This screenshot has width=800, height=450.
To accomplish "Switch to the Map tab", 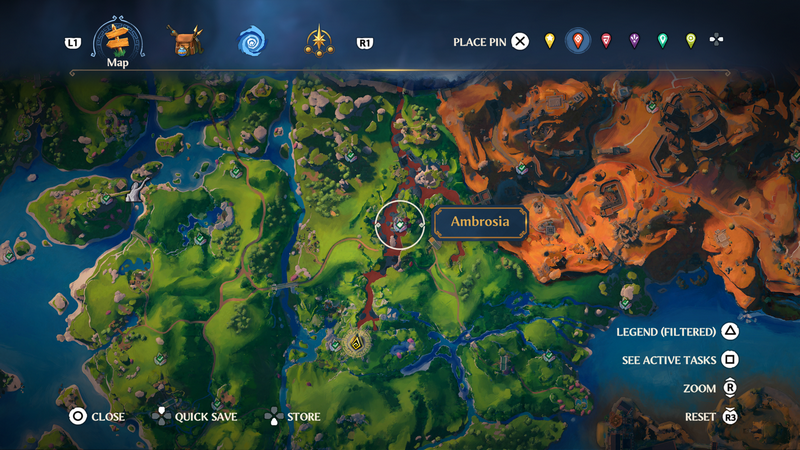I will click(119, 42).
